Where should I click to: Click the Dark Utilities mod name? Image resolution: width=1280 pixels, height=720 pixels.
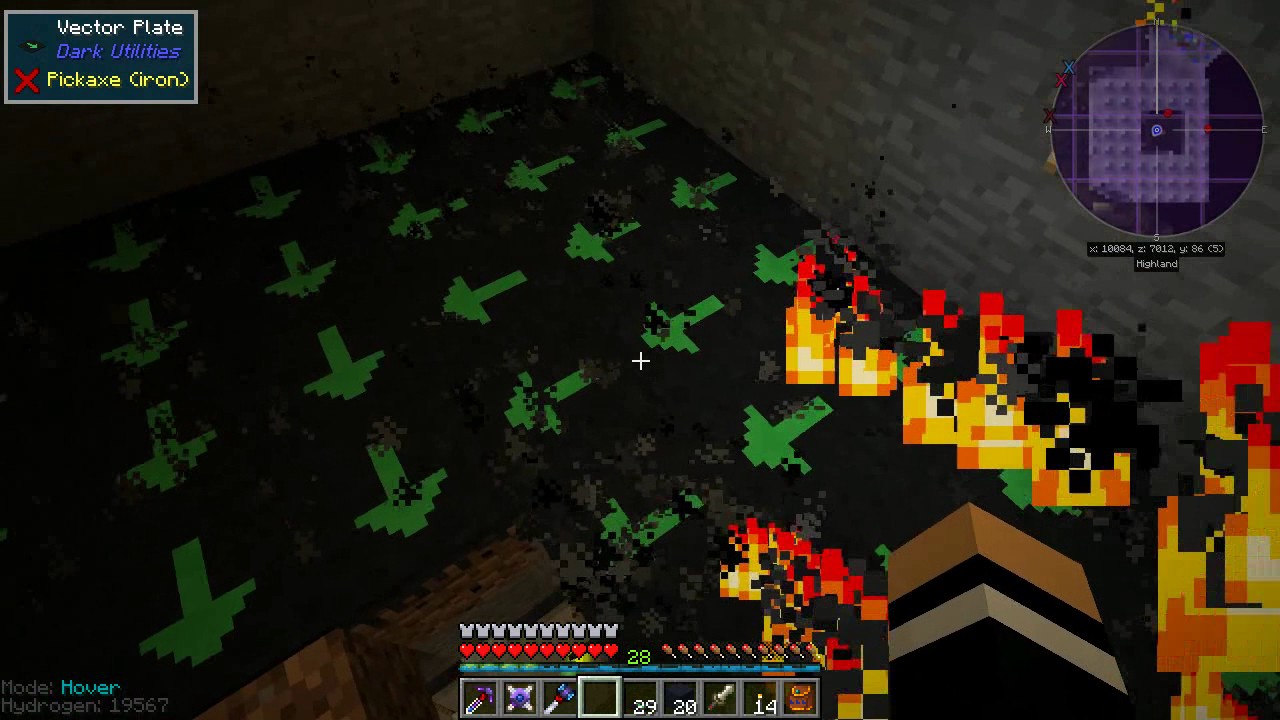coord(117,51)
